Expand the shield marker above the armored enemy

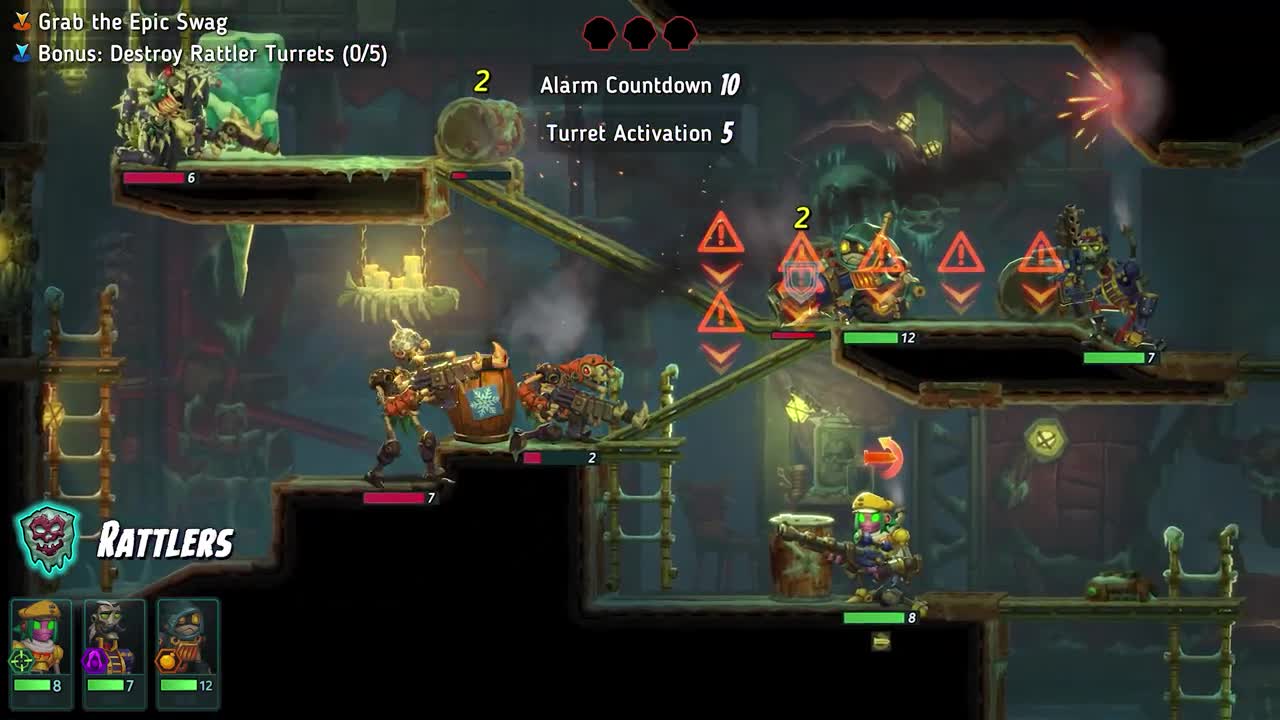click(x=800, y=276)
